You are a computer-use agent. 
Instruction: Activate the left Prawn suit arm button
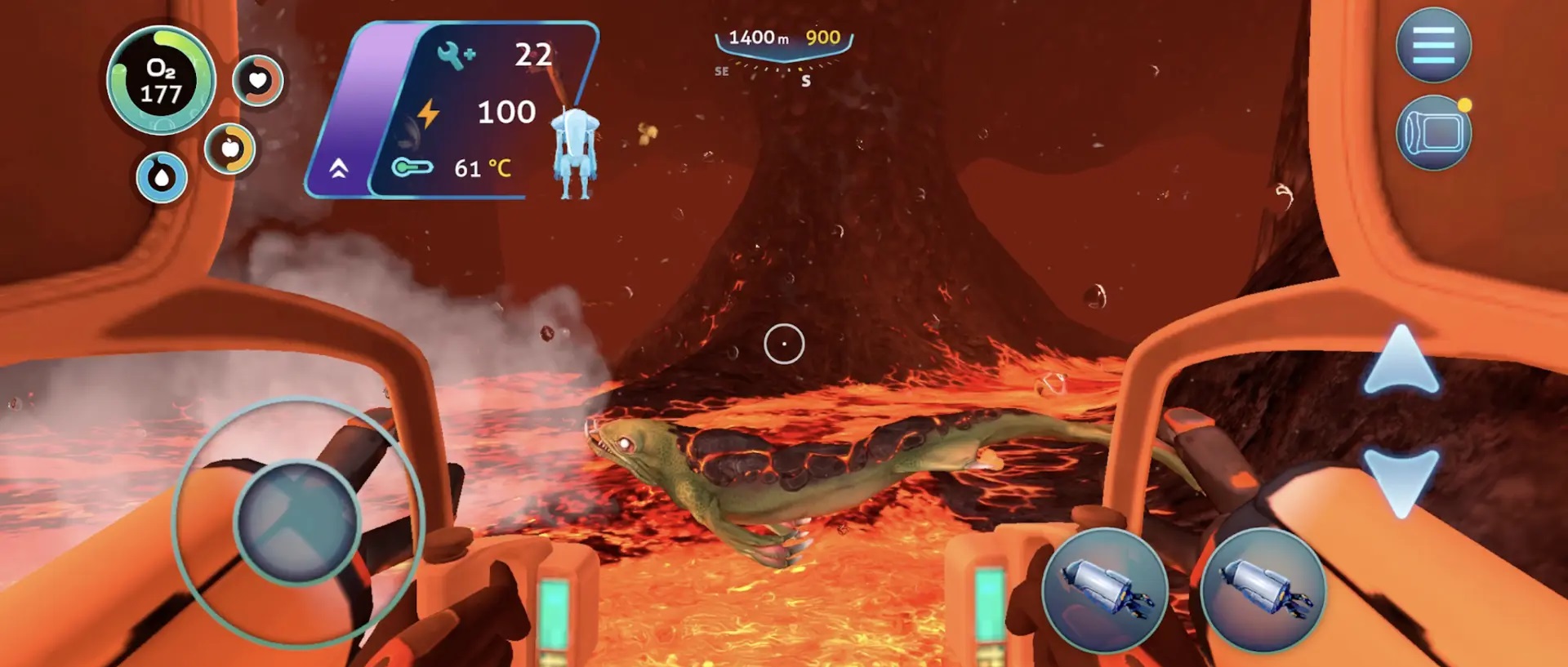coord(1104,589)
